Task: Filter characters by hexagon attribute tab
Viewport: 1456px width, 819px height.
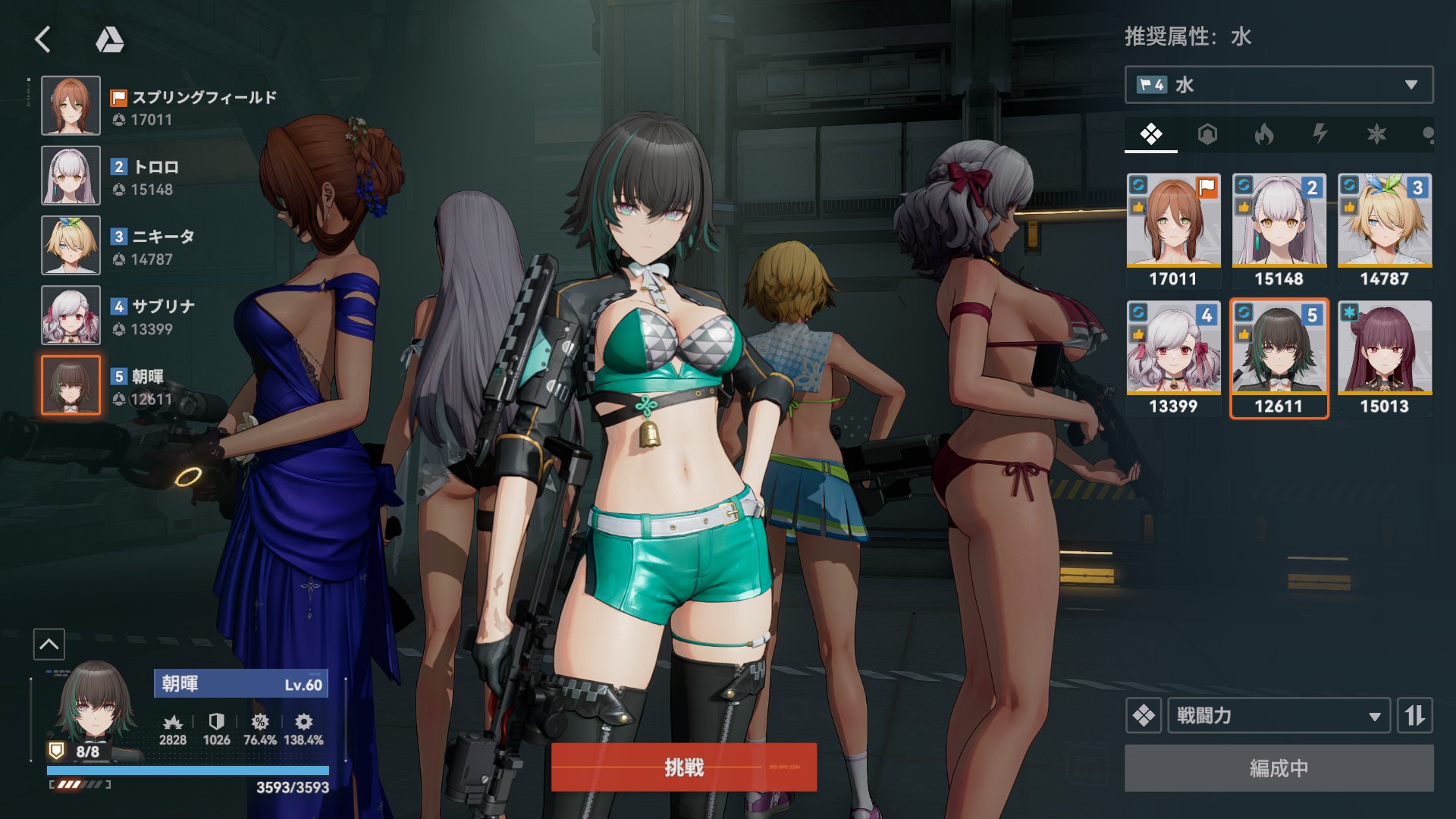Action: (x=1207, y=135)
